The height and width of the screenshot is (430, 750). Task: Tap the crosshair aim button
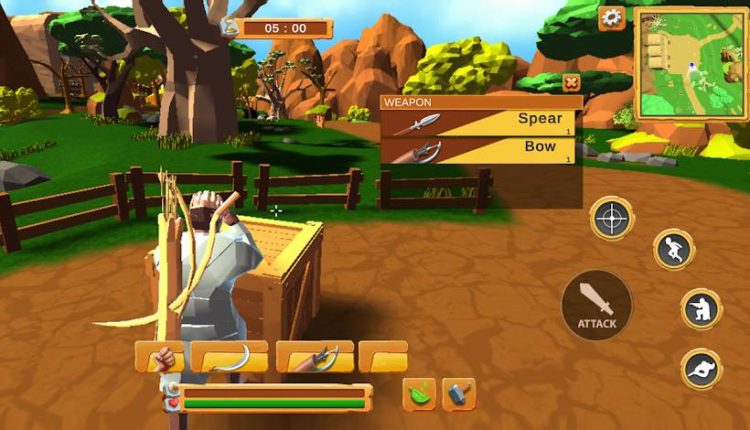pos(611,217)
